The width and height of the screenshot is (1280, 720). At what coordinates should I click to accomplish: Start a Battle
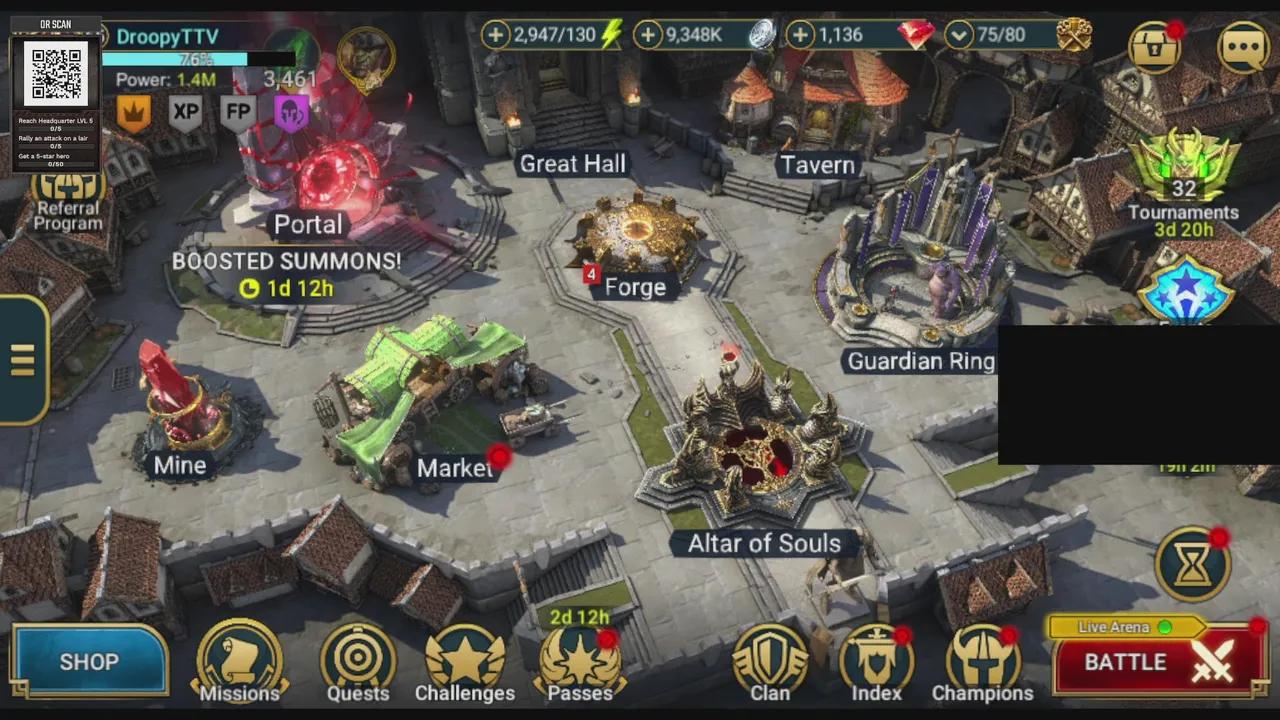(x=1159, y=662)
